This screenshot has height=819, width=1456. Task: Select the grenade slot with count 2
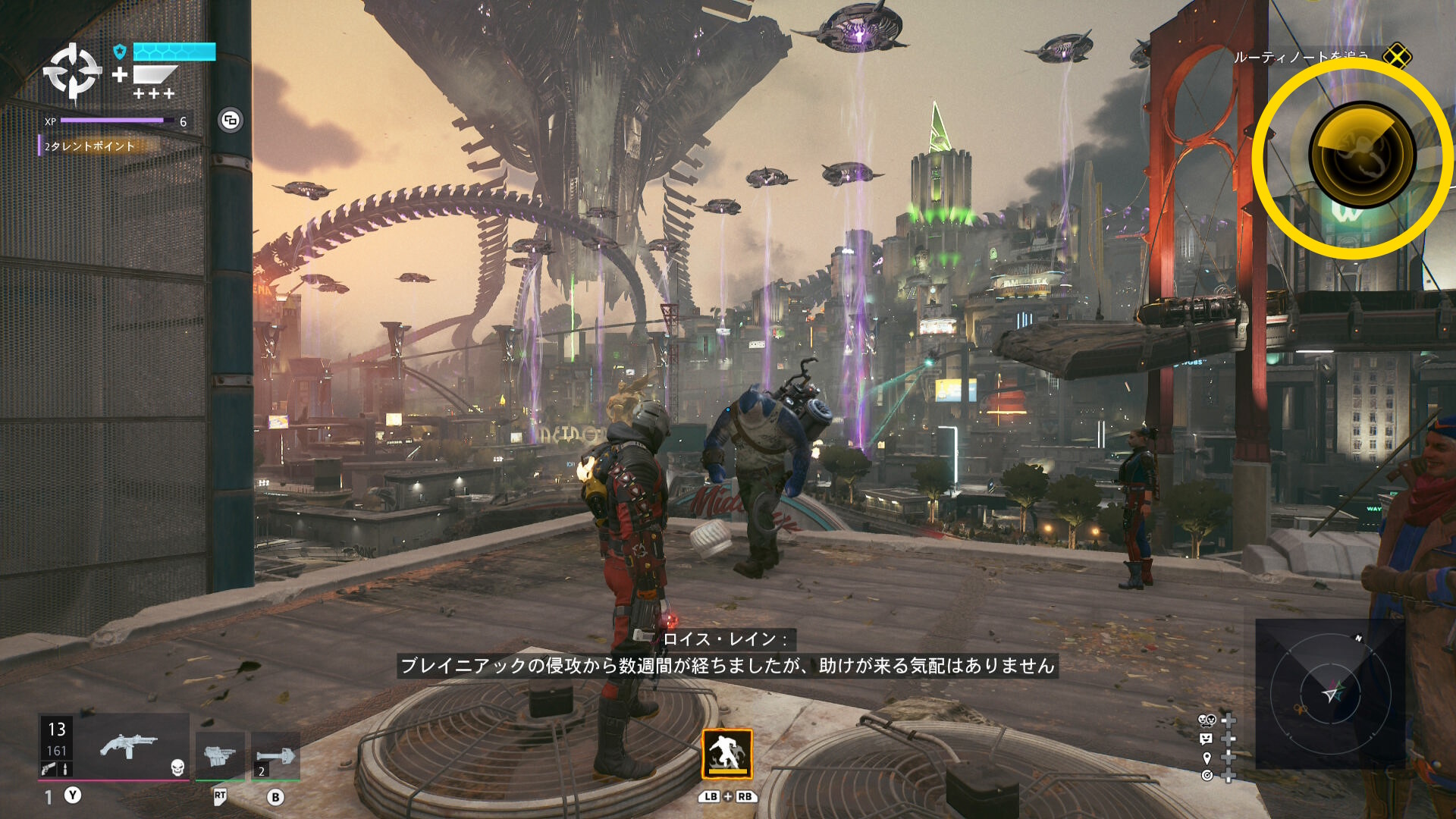click(275, 755)
